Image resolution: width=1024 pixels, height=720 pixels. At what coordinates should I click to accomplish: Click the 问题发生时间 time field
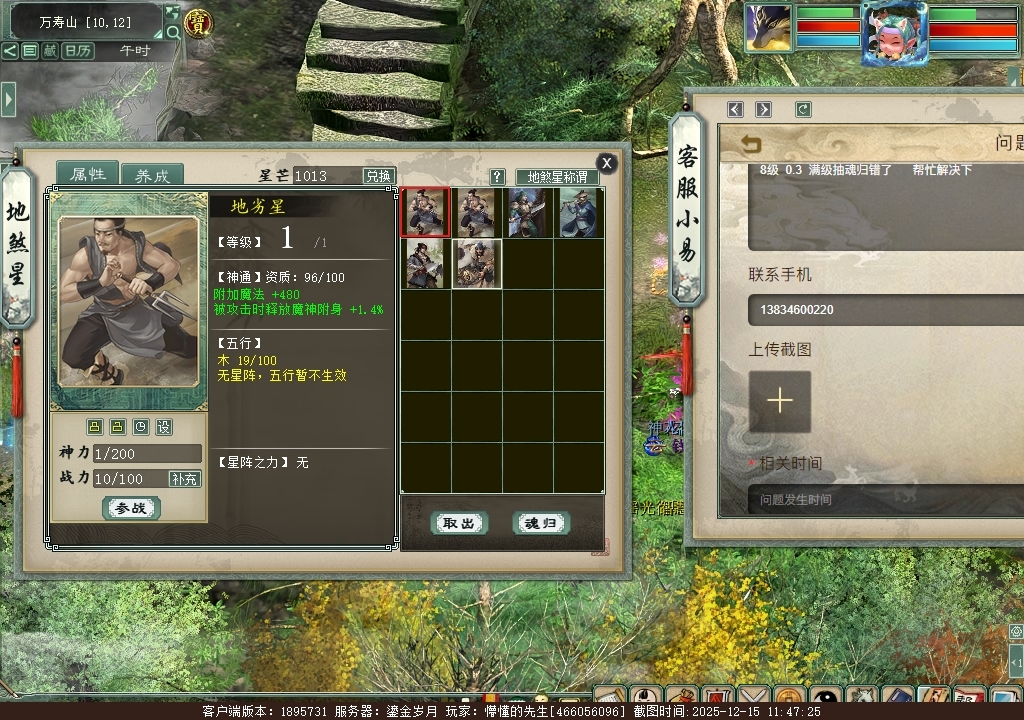pyautogui.click(x=886, y=499)
